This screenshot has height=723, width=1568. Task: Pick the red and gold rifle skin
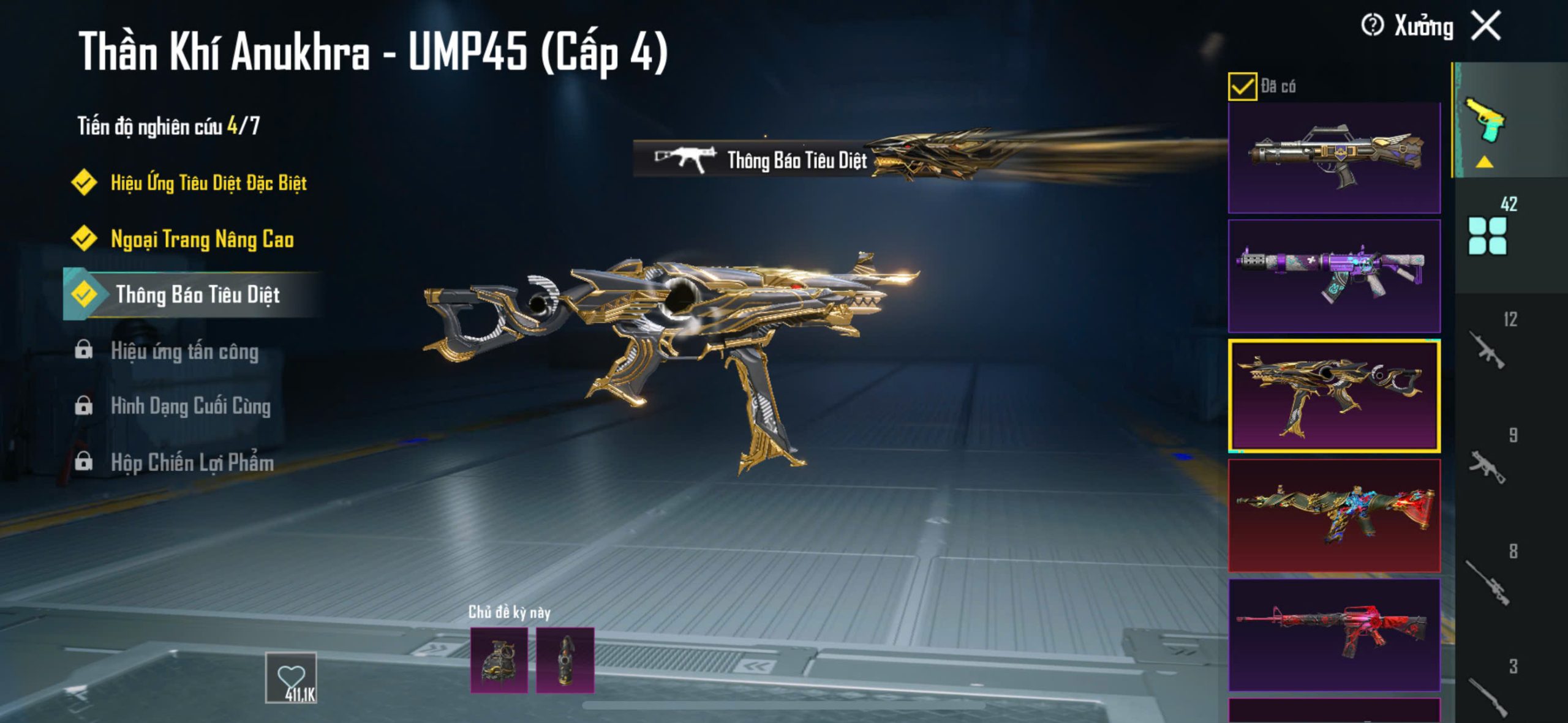1334,515
